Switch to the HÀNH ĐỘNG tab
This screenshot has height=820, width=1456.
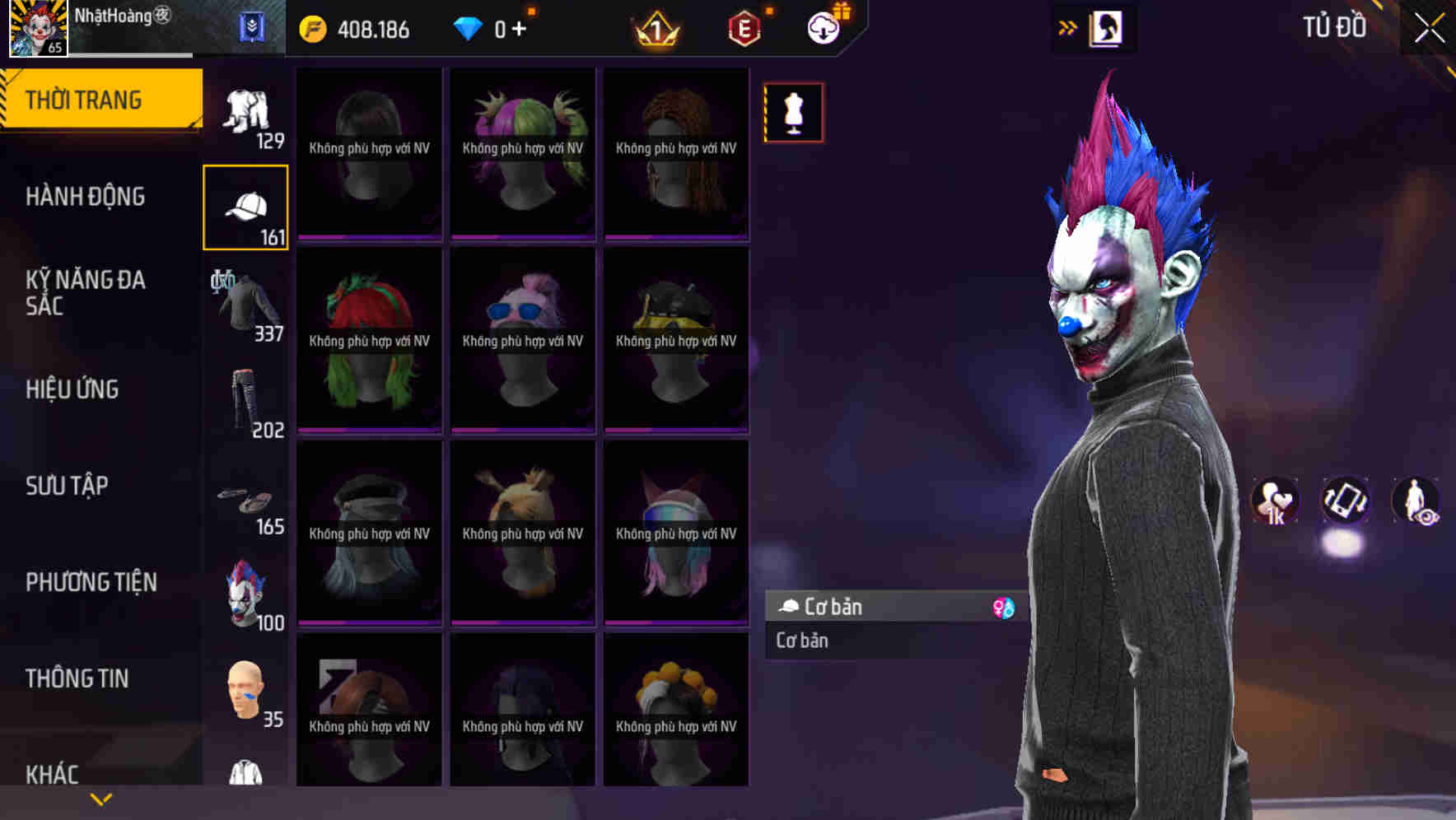click(x=86, y=196)
